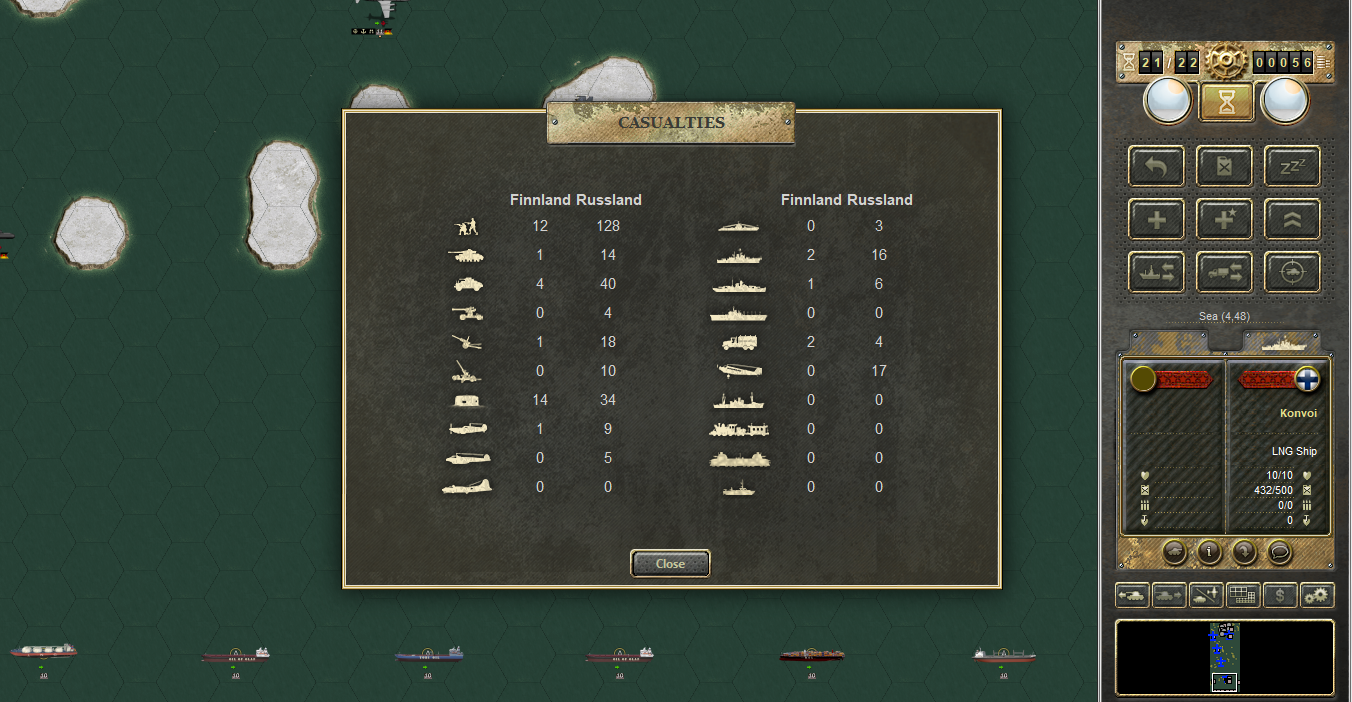Activate the tank crosshair targeting button
1352x702 pixels.
1292,271
